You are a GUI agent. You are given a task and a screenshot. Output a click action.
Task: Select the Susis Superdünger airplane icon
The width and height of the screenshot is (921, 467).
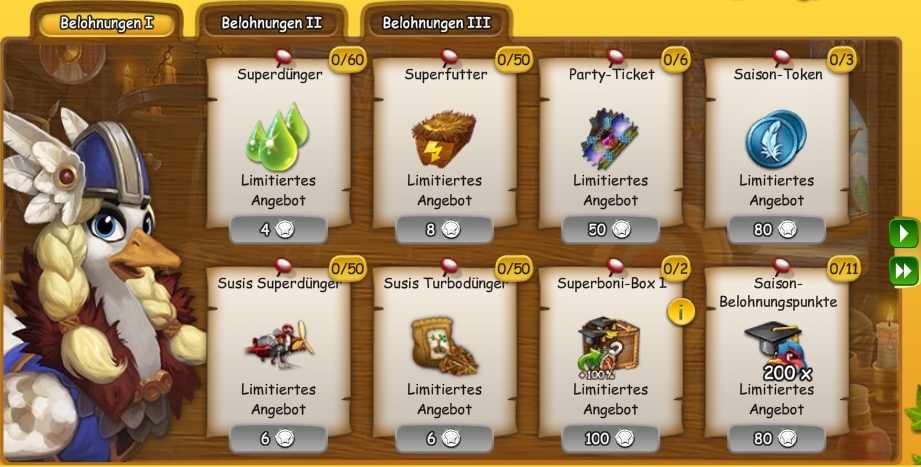277,345
